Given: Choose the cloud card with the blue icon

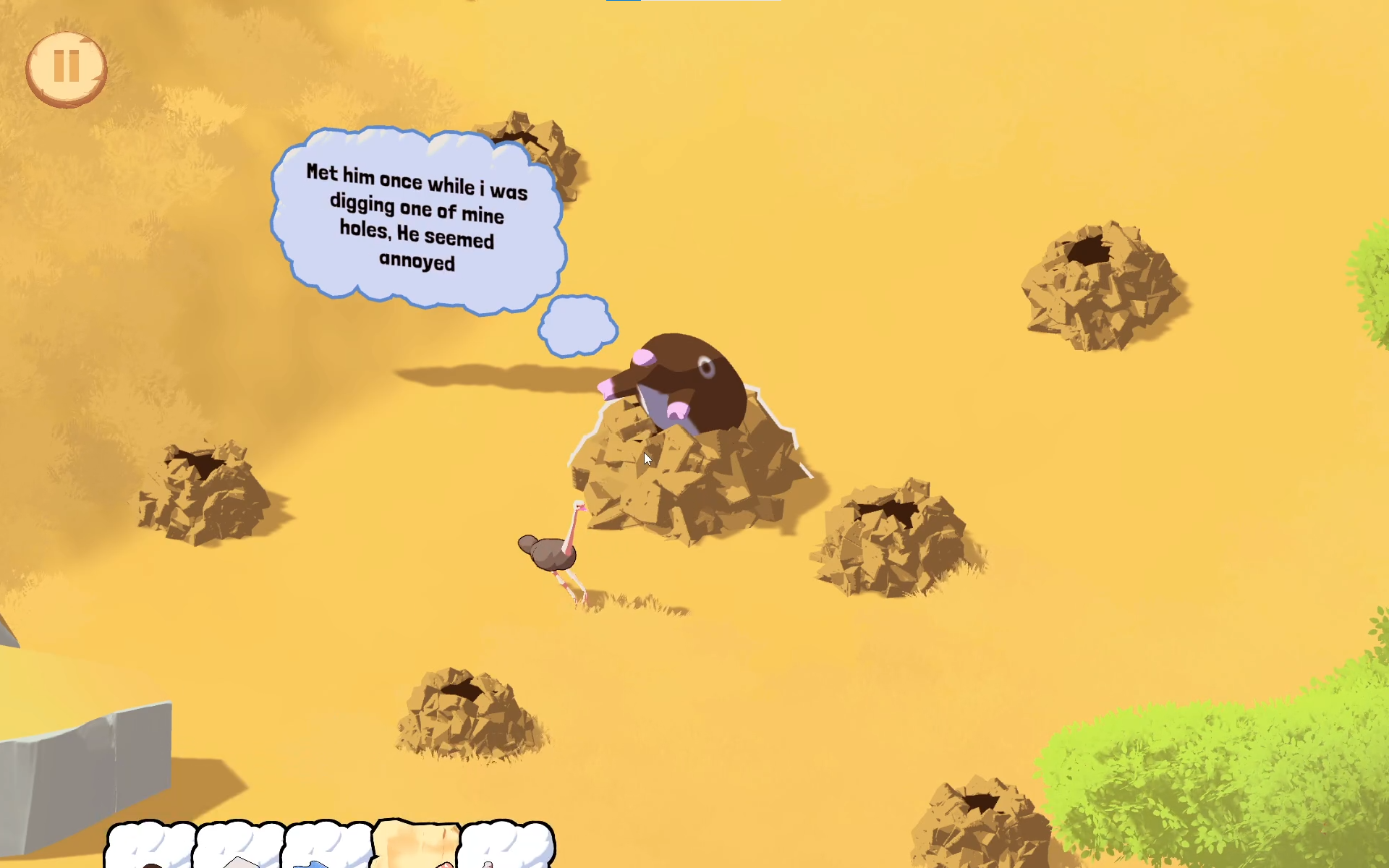Looking at the screenshot, I should tap(327, 846).
